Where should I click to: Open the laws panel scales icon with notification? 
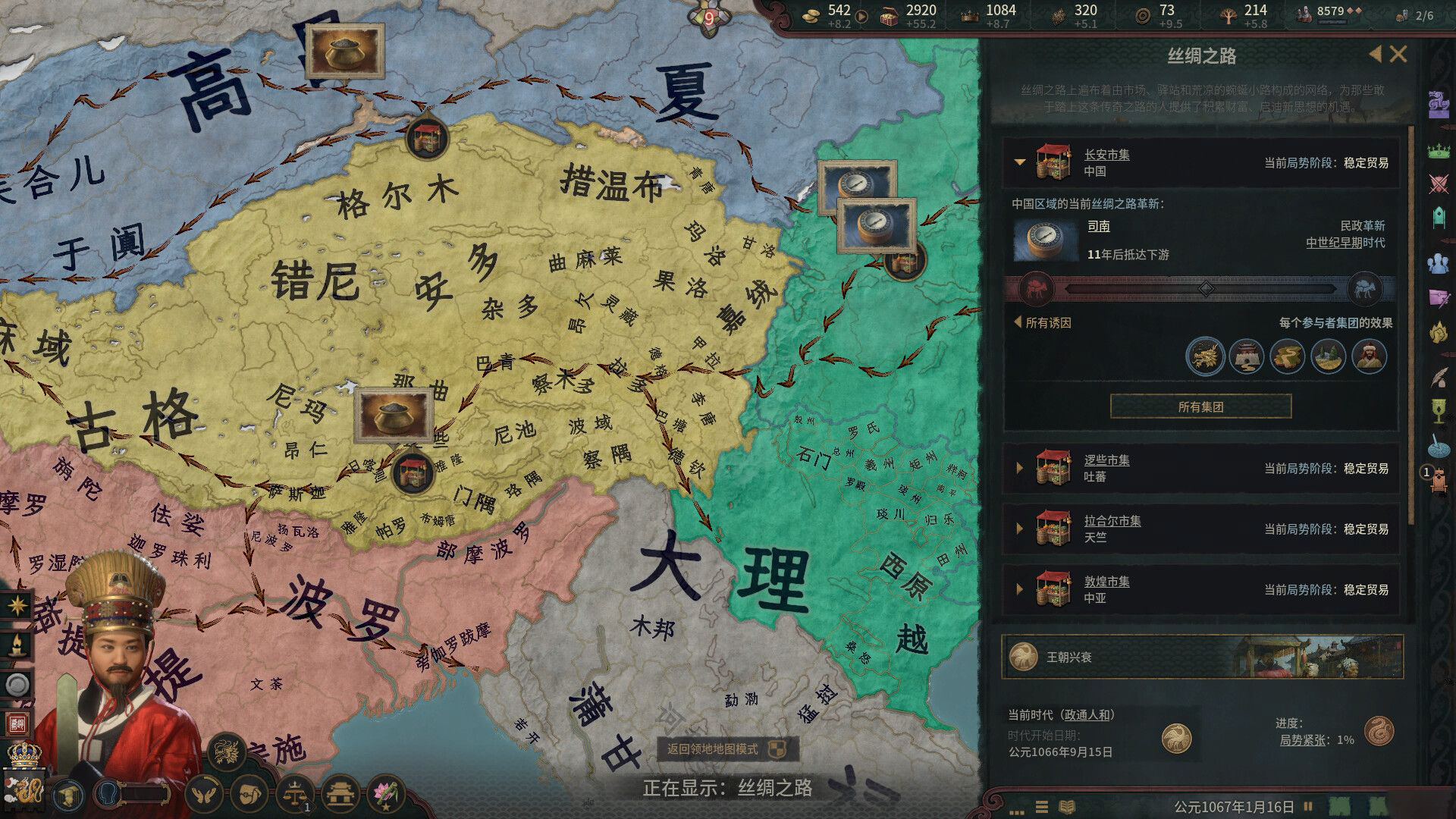(294, 794)
